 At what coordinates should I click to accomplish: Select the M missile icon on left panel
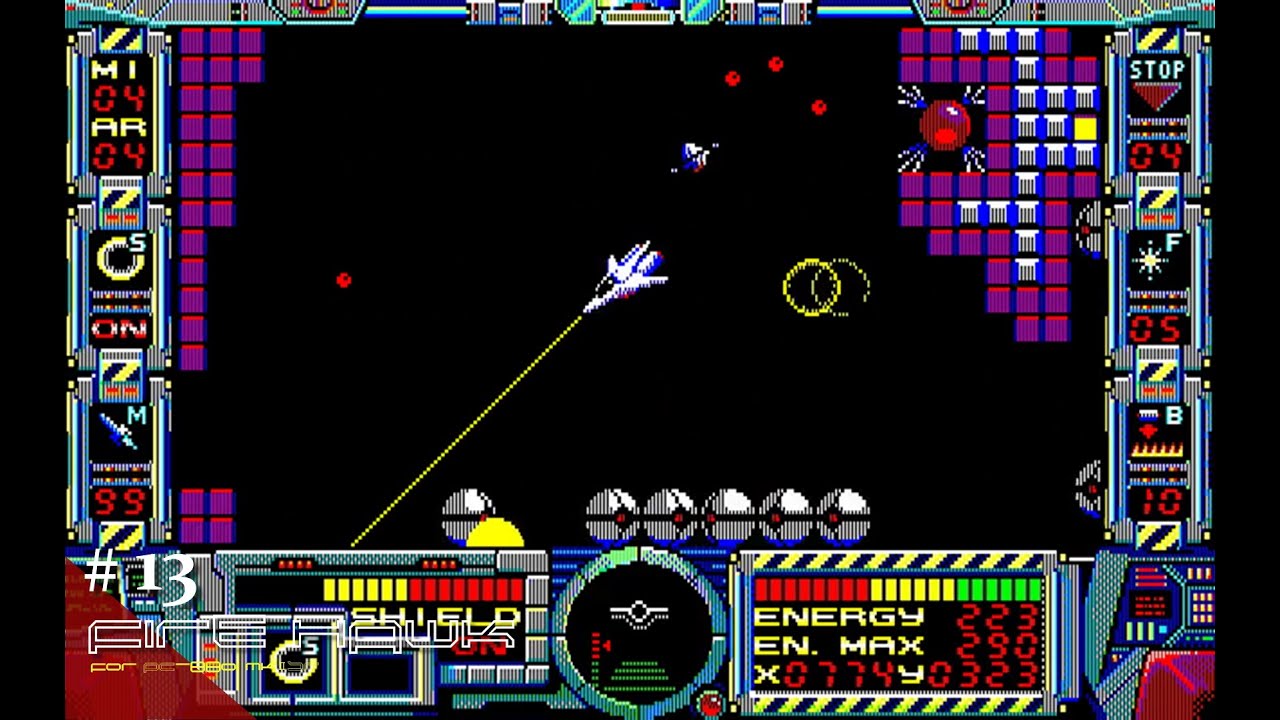(x=120, y=426)
